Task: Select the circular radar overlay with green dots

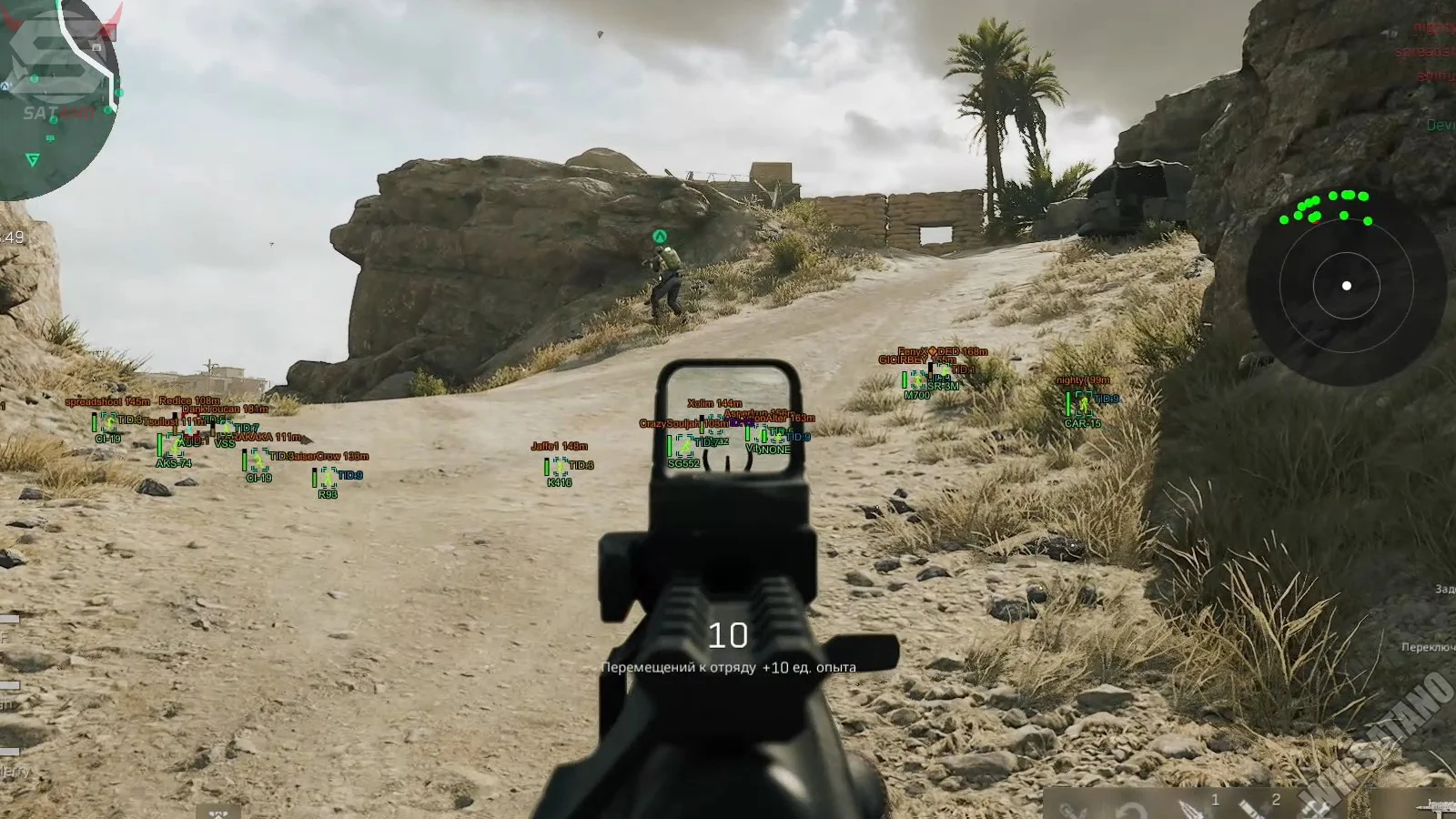Action: coord(1346,286)
